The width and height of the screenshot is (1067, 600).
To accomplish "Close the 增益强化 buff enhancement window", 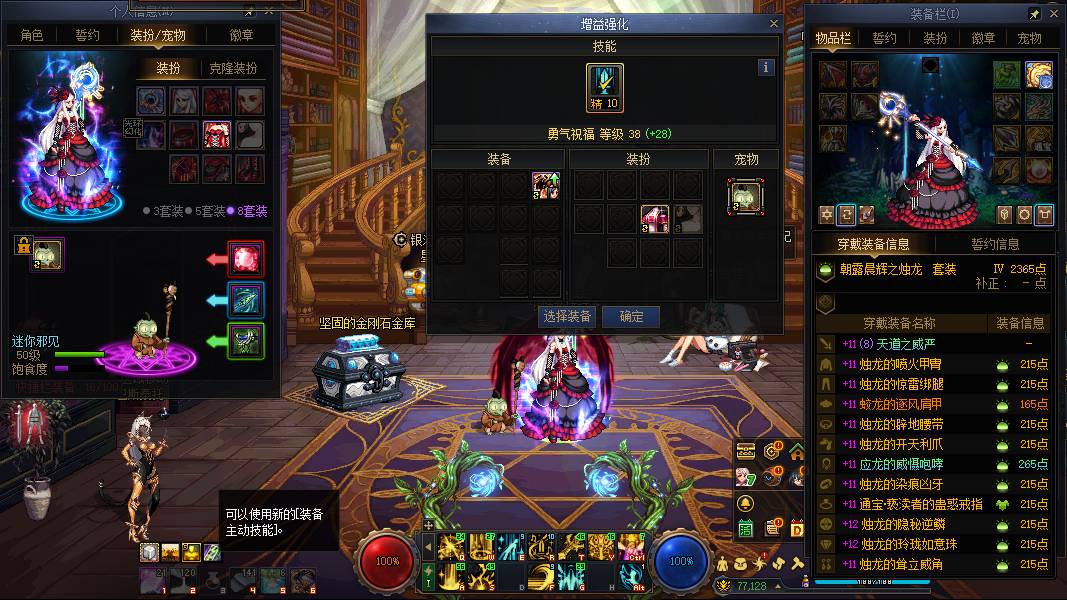I will coord(773,23).
